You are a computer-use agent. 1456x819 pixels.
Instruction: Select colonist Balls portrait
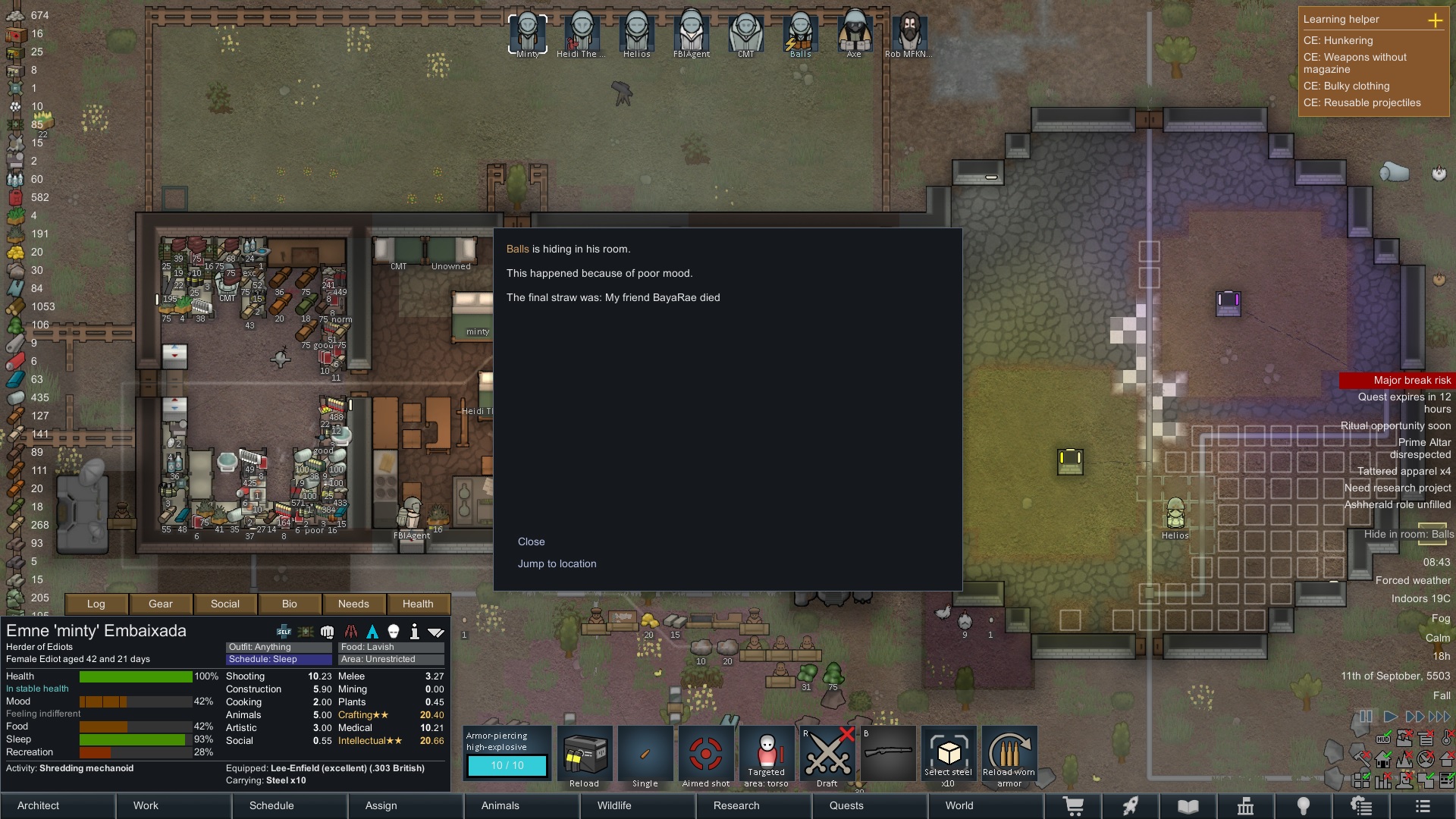click(800, 32)
